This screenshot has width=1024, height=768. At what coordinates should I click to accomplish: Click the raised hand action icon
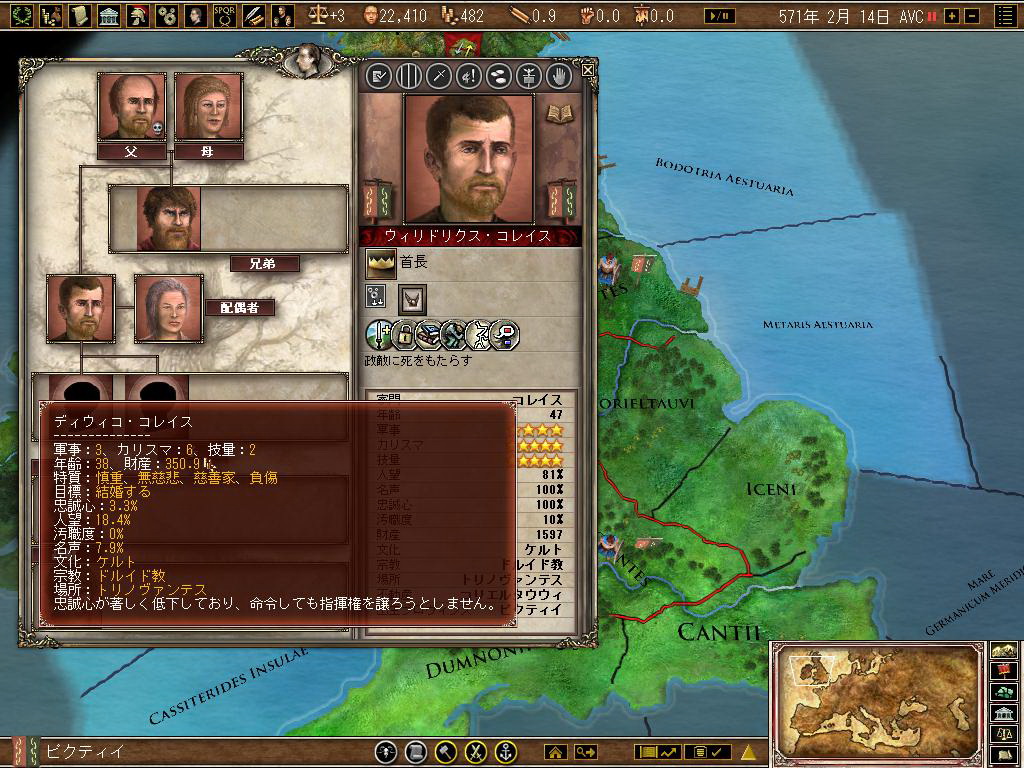point(558,75)
